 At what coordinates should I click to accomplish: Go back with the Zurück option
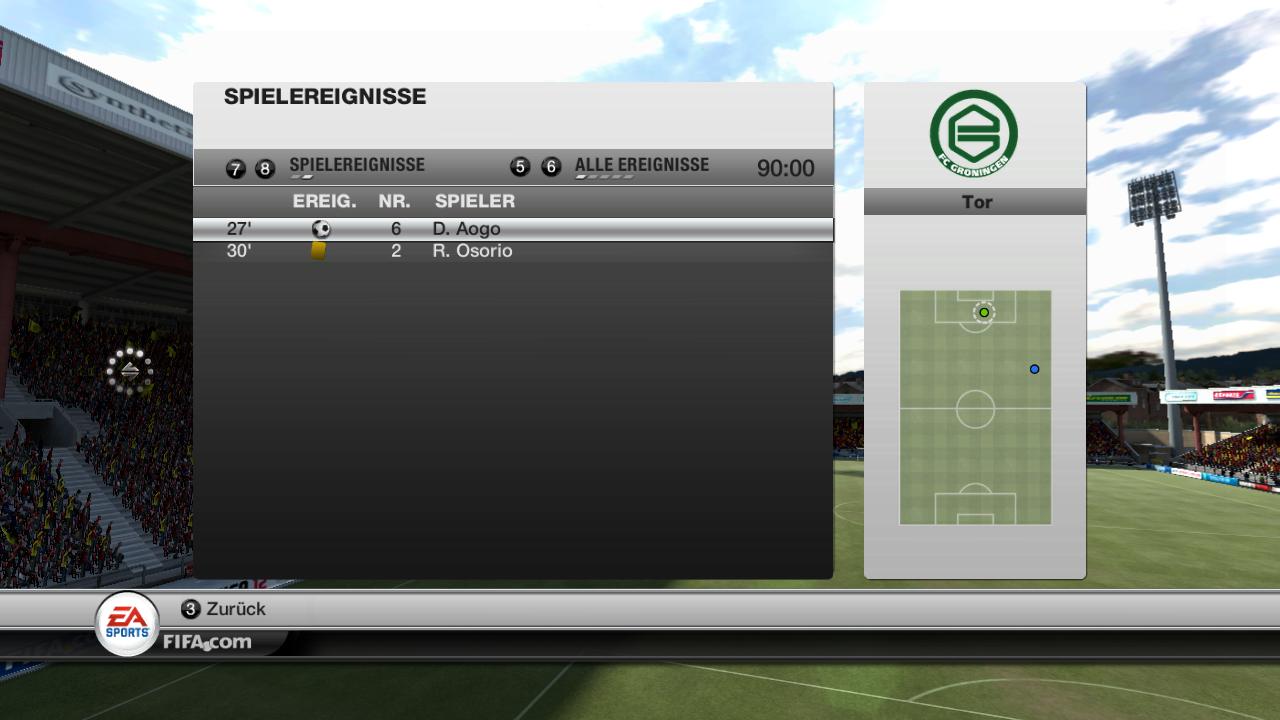tap(224, 609)
